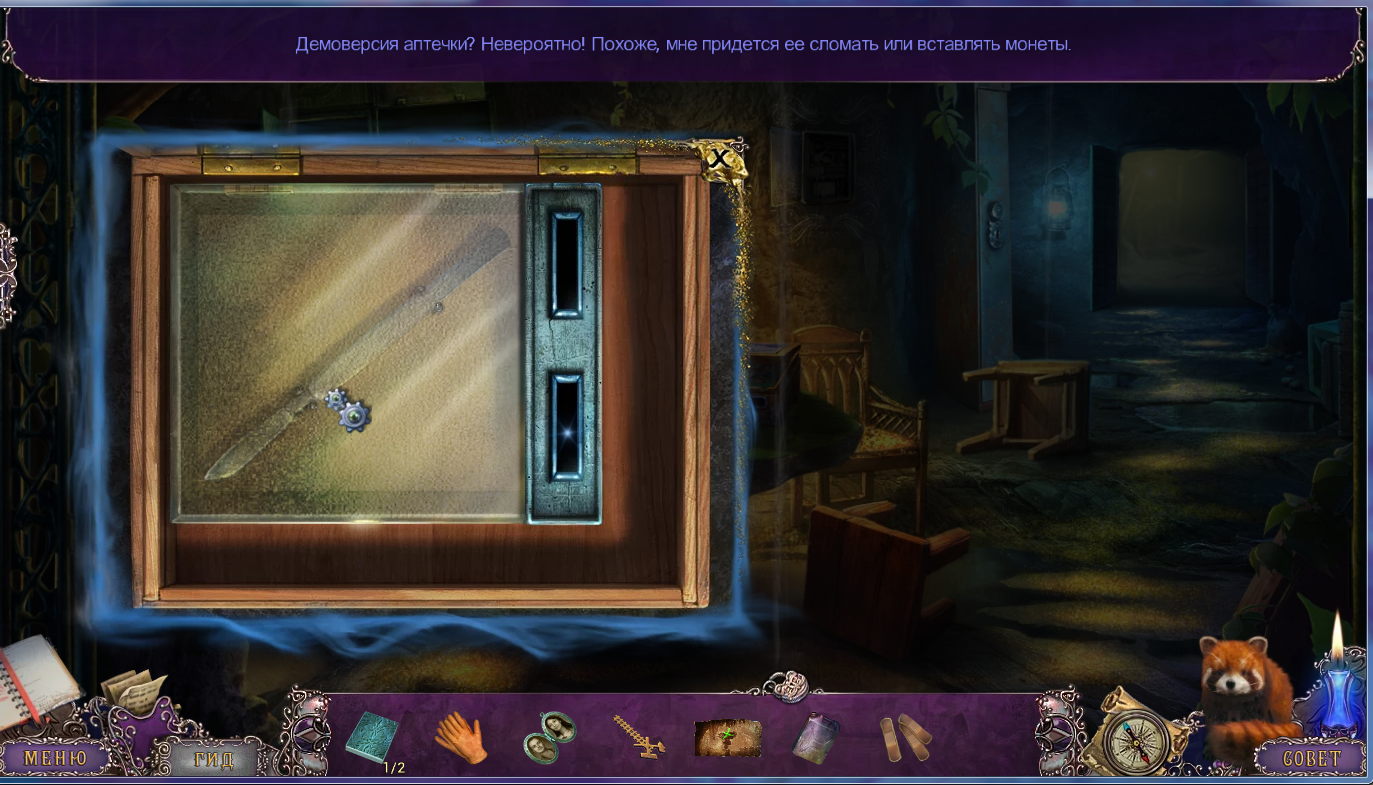Open the ГИД strategy guide

click(x=213, y=760)
